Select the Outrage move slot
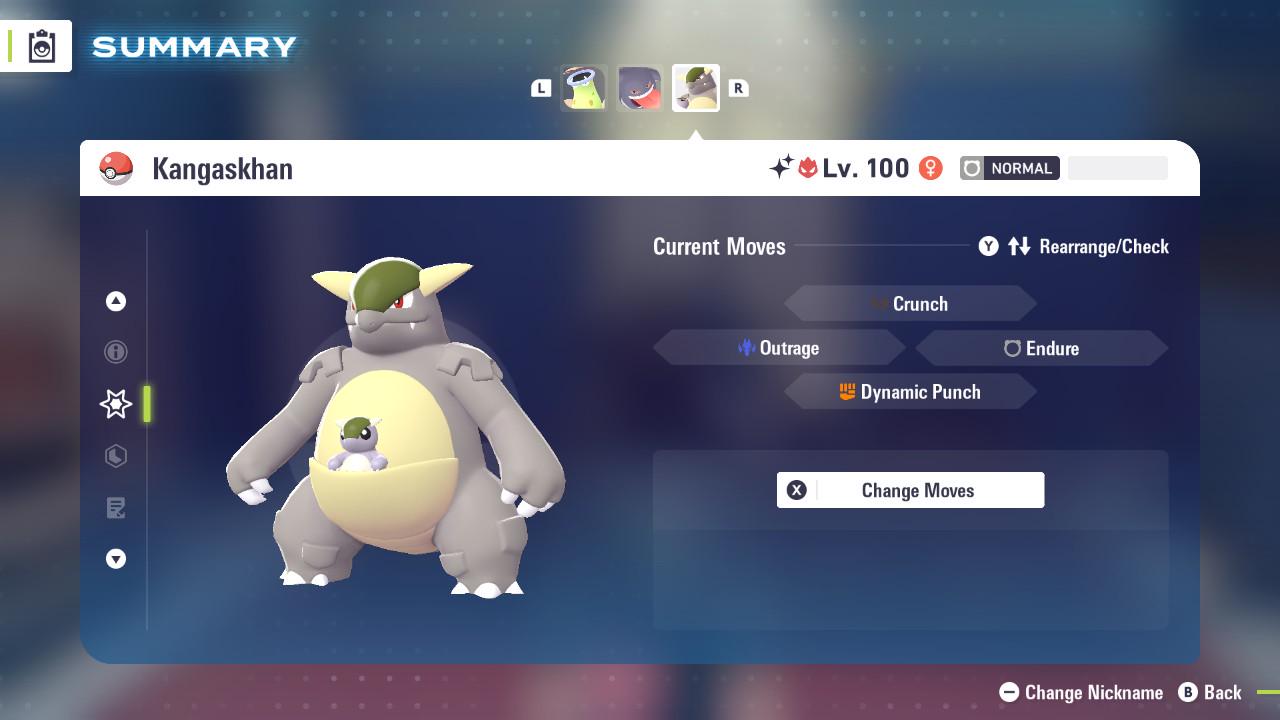 pyautogui.click(x=780, y=348)
